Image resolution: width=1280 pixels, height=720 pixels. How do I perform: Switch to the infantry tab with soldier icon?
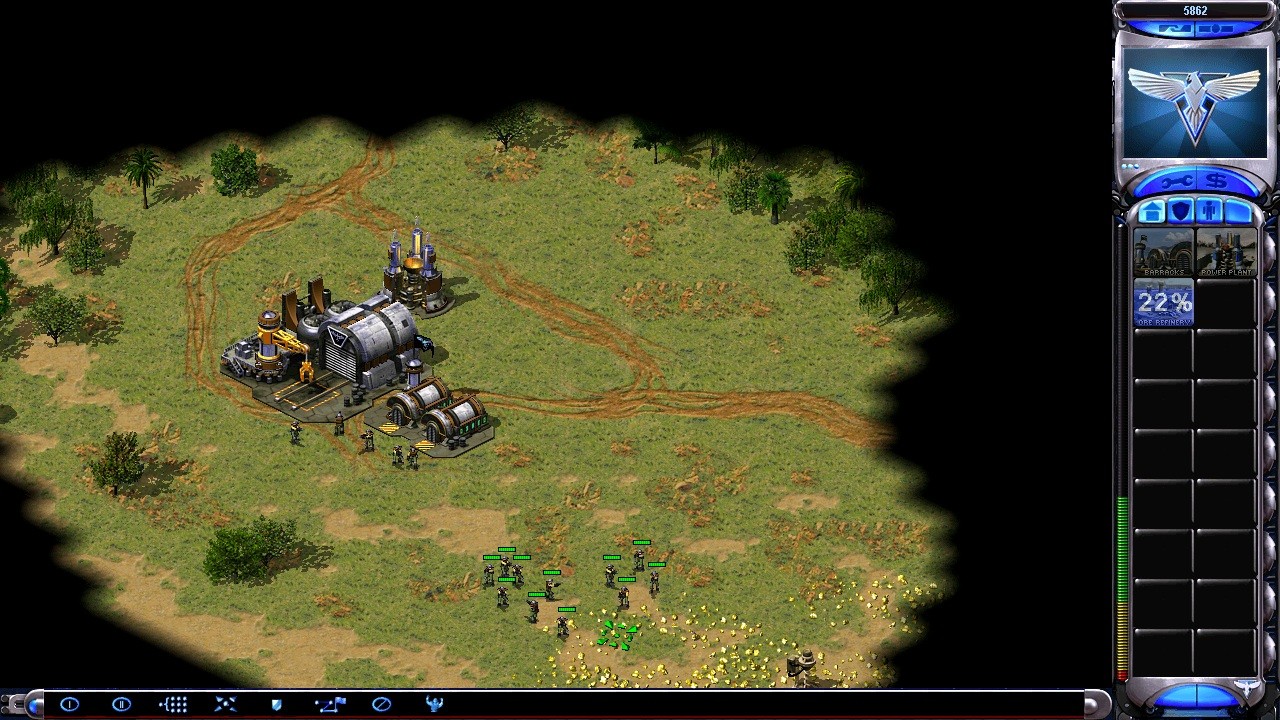coord(1209,212)
